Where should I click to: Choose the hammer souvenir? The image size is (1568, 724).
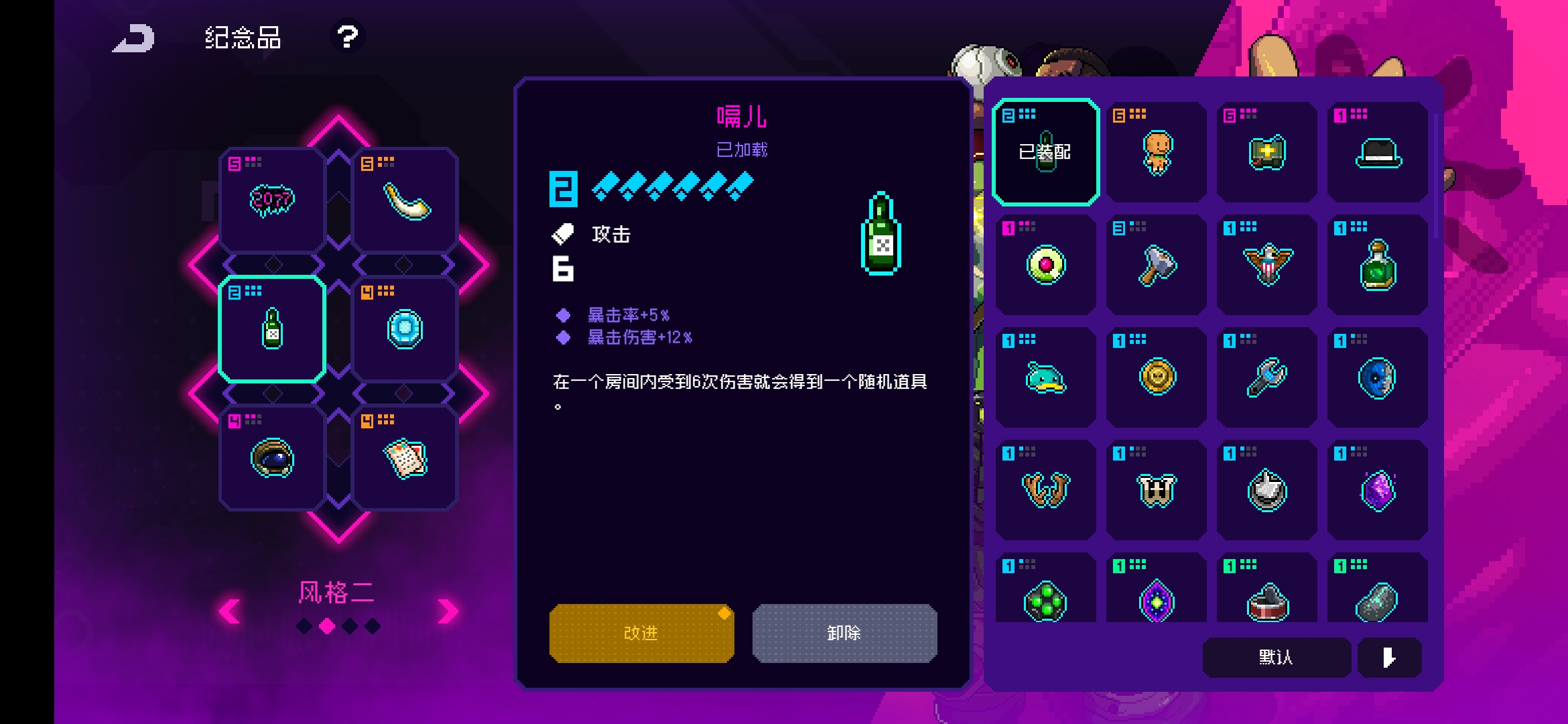tap(1157, 265)
